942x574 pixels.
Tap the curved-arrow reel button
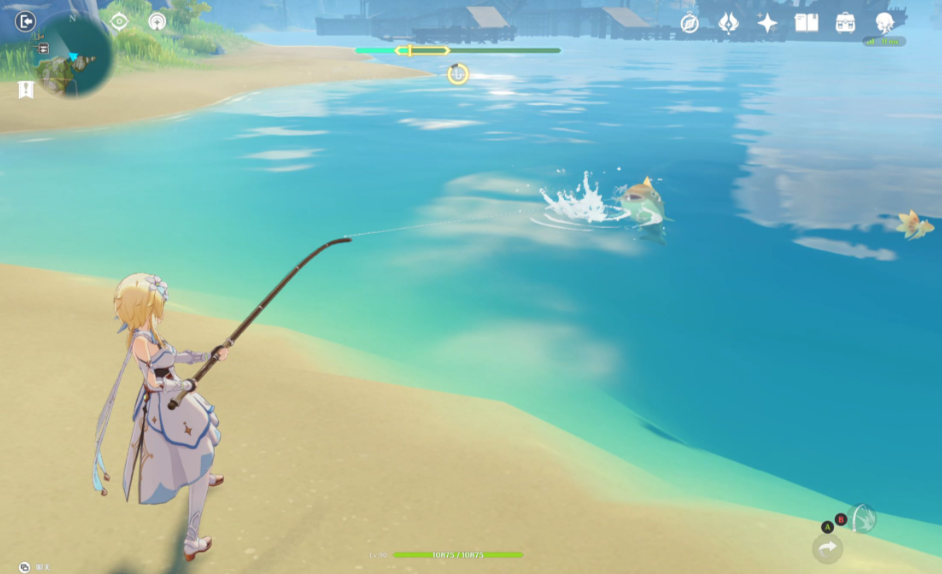pyautogui.click(x=827, y=548)
